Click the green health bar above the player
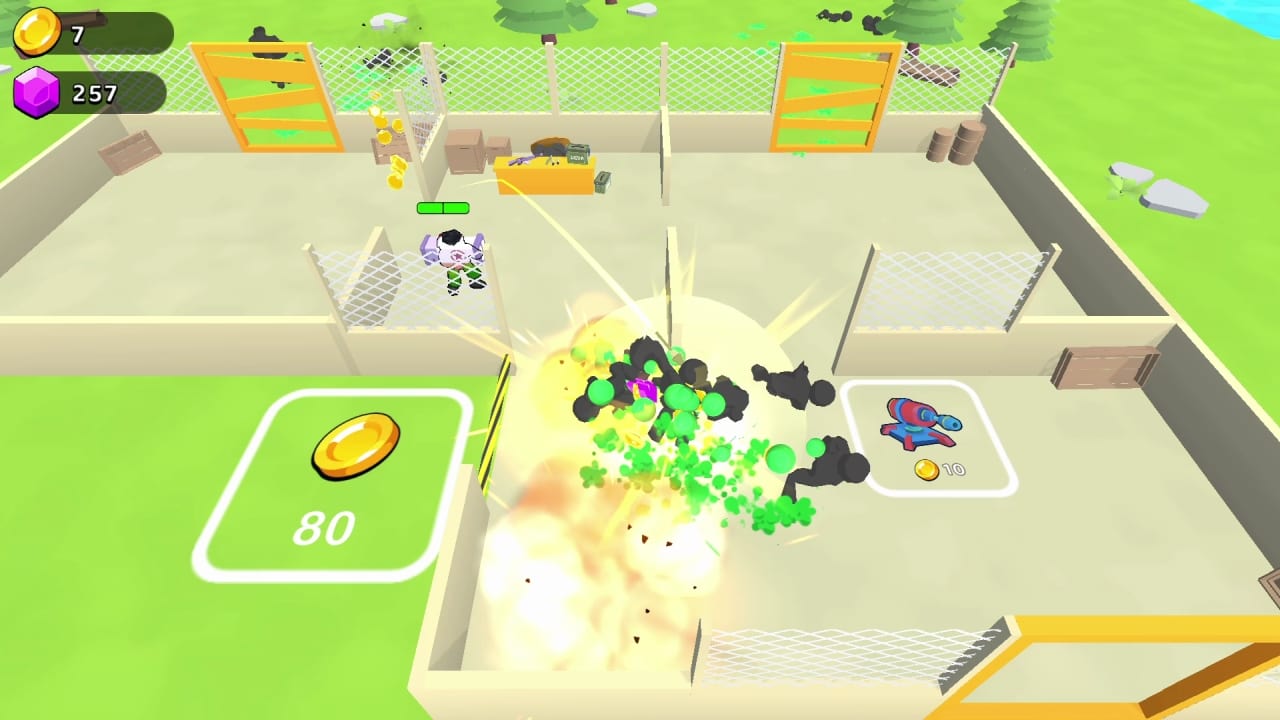This screenshot has height=720, width=1280. pyautogui.click(x=441, y=208)
